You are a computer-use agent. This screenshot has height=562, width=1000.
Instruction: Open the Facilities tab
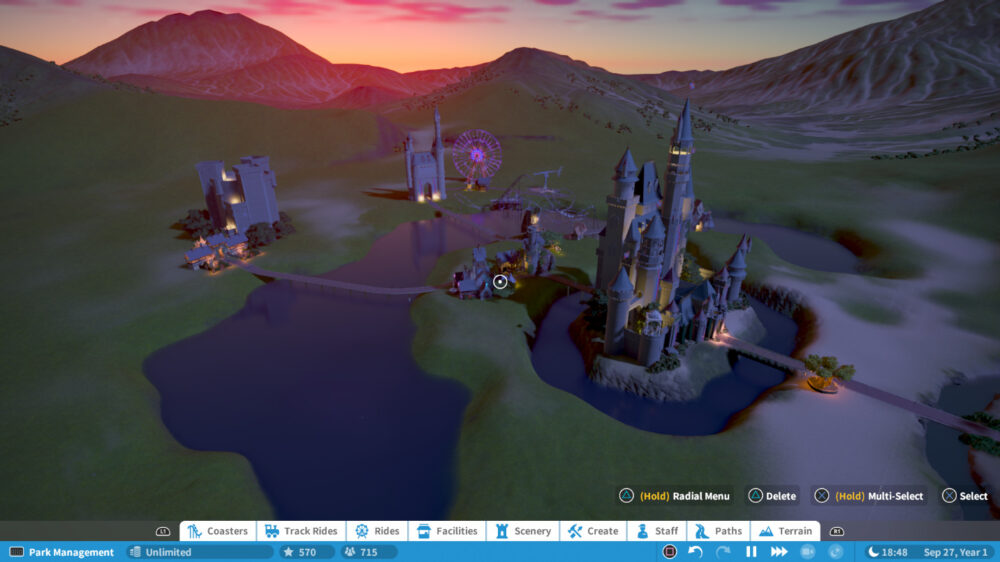[x=447, y=531]
